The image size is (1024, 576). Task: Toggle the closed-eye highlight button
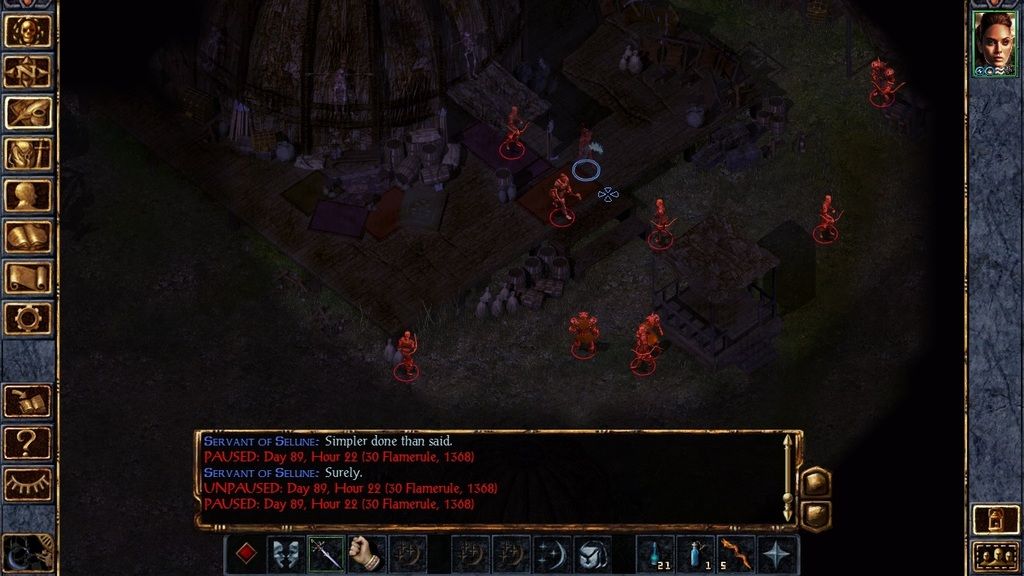click(x=28, y=484)
